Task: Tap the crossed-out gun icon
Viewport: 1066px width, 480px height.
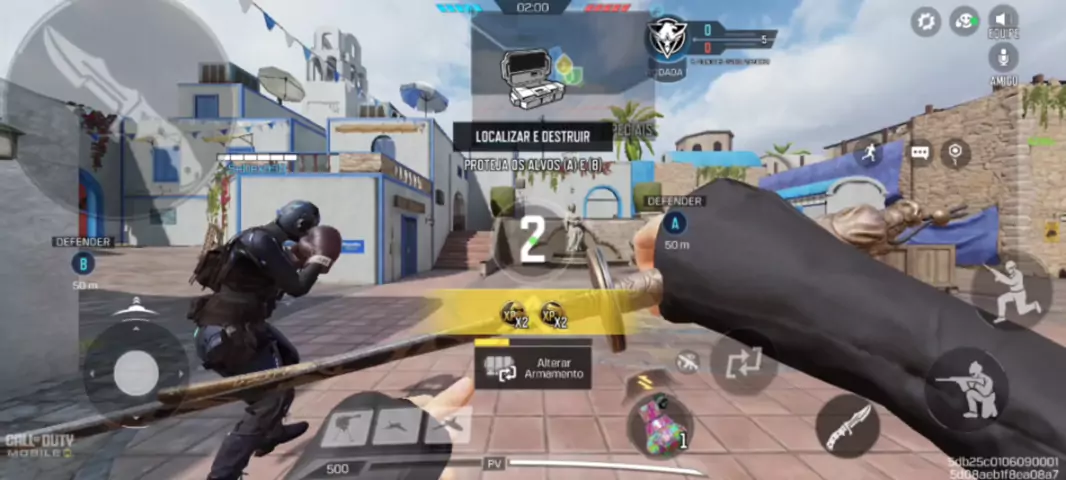Action: [x=687, y=362]
